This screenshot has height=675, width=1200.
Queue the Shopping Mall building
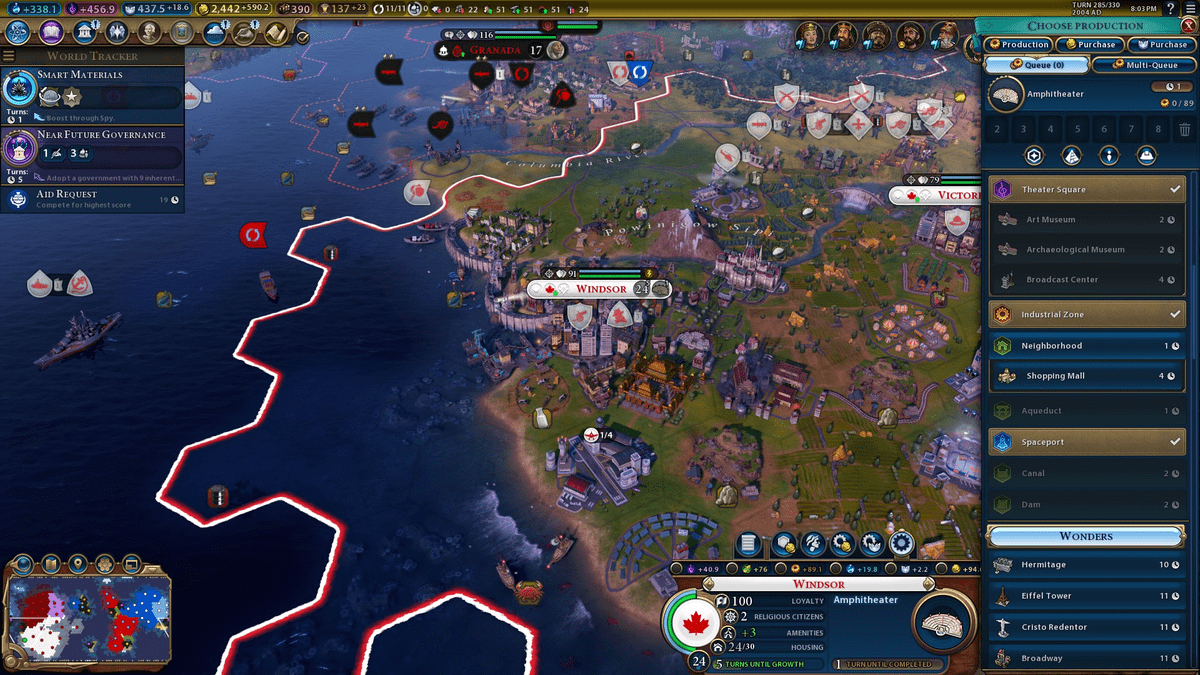click(1086, 376)
